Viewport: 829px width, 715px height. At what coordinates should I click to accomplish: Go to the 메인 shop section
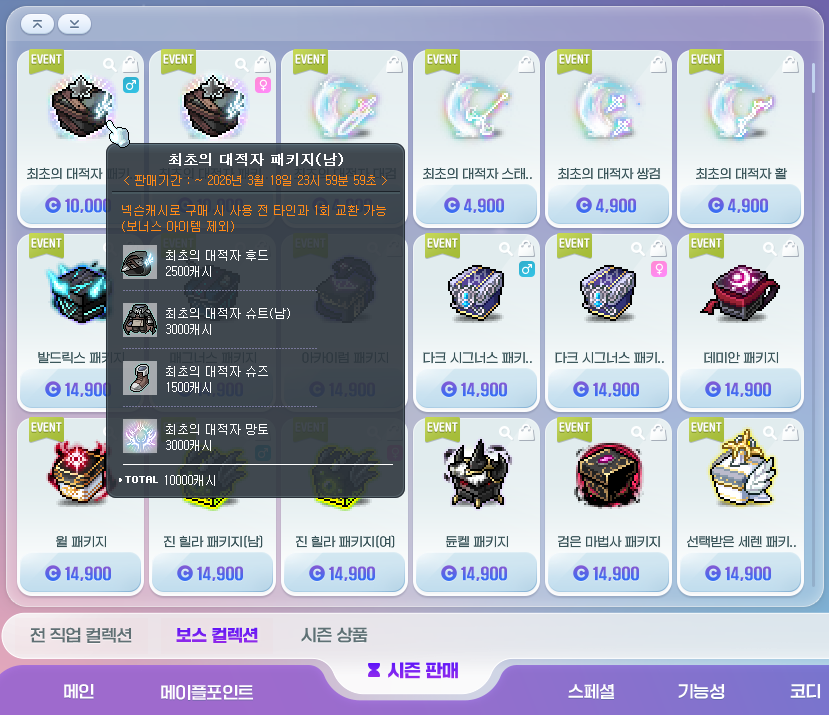click(78, 691)
